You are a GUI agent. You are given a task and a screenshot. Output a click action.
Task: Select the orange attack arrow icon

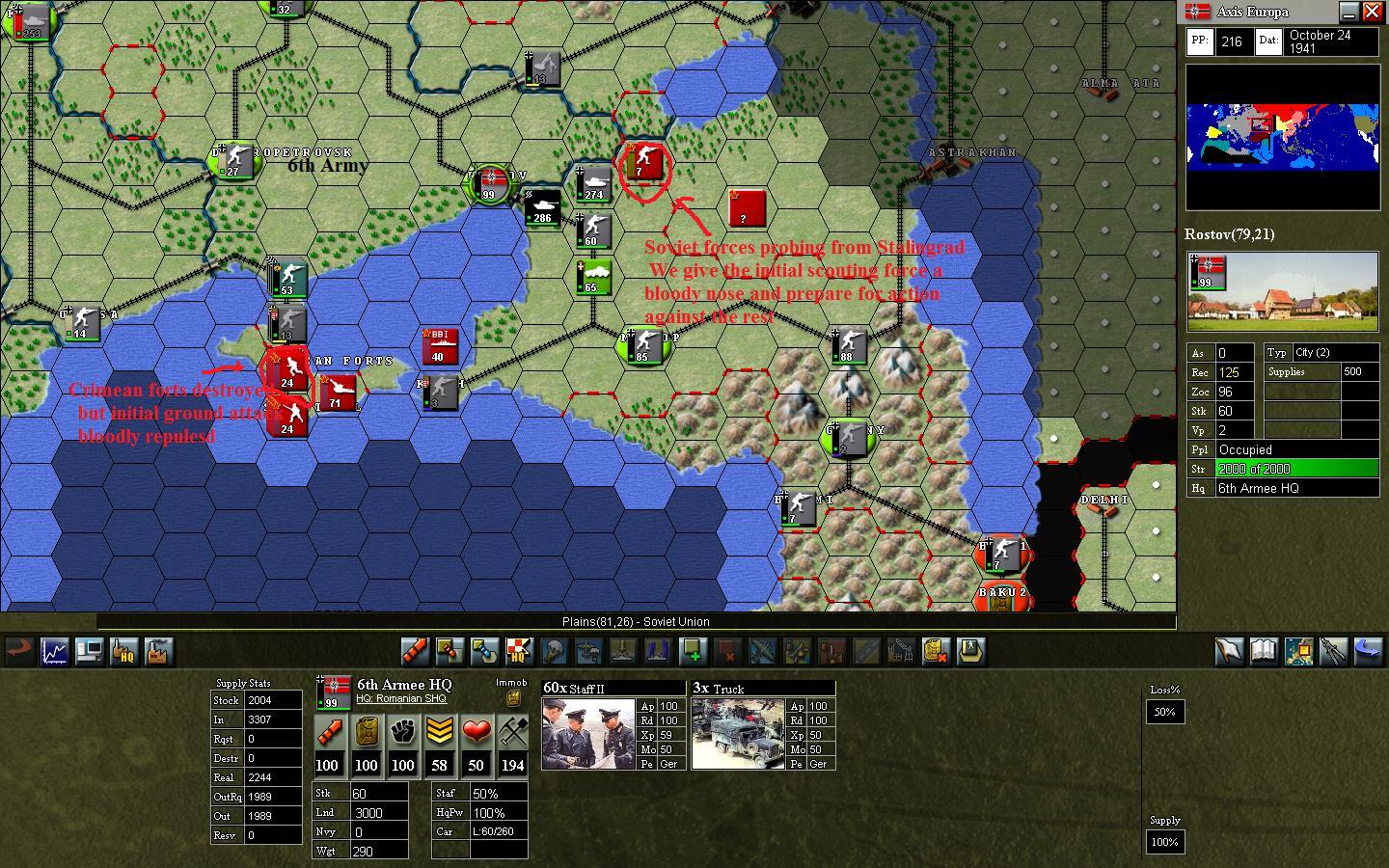[x=415, y=652]
